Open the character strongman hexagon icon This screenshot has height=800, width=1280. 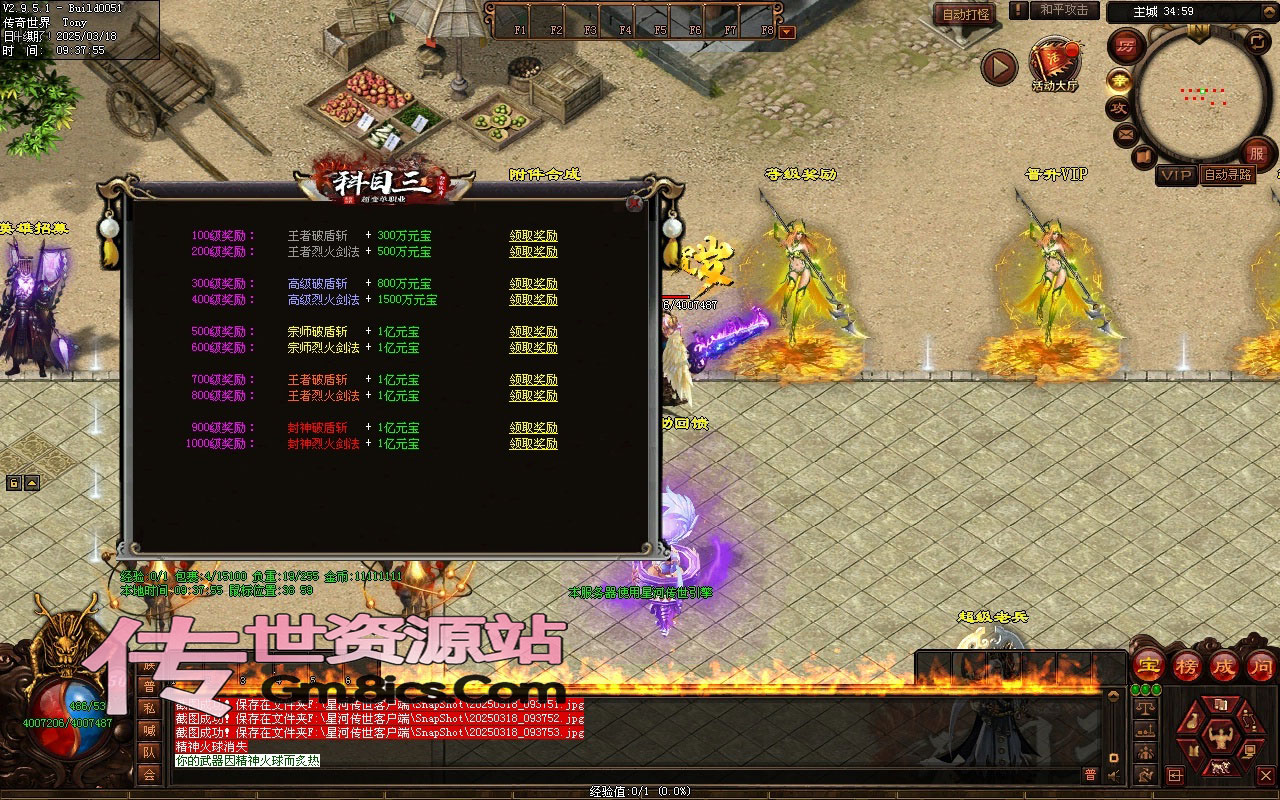click(x=1219, y=738)
